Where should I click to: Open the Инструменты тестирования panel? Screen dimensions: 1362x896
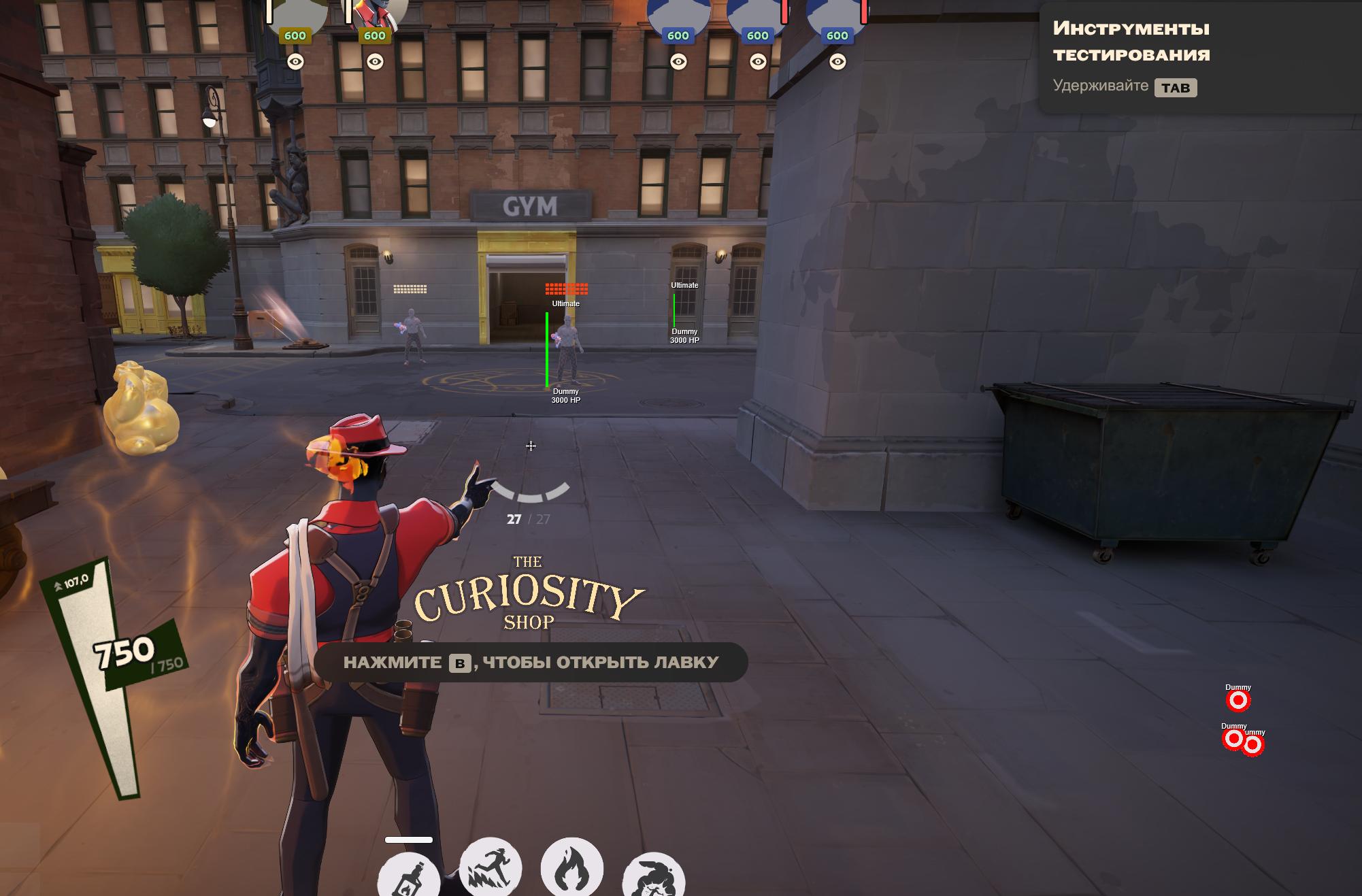click(1131, 42)
